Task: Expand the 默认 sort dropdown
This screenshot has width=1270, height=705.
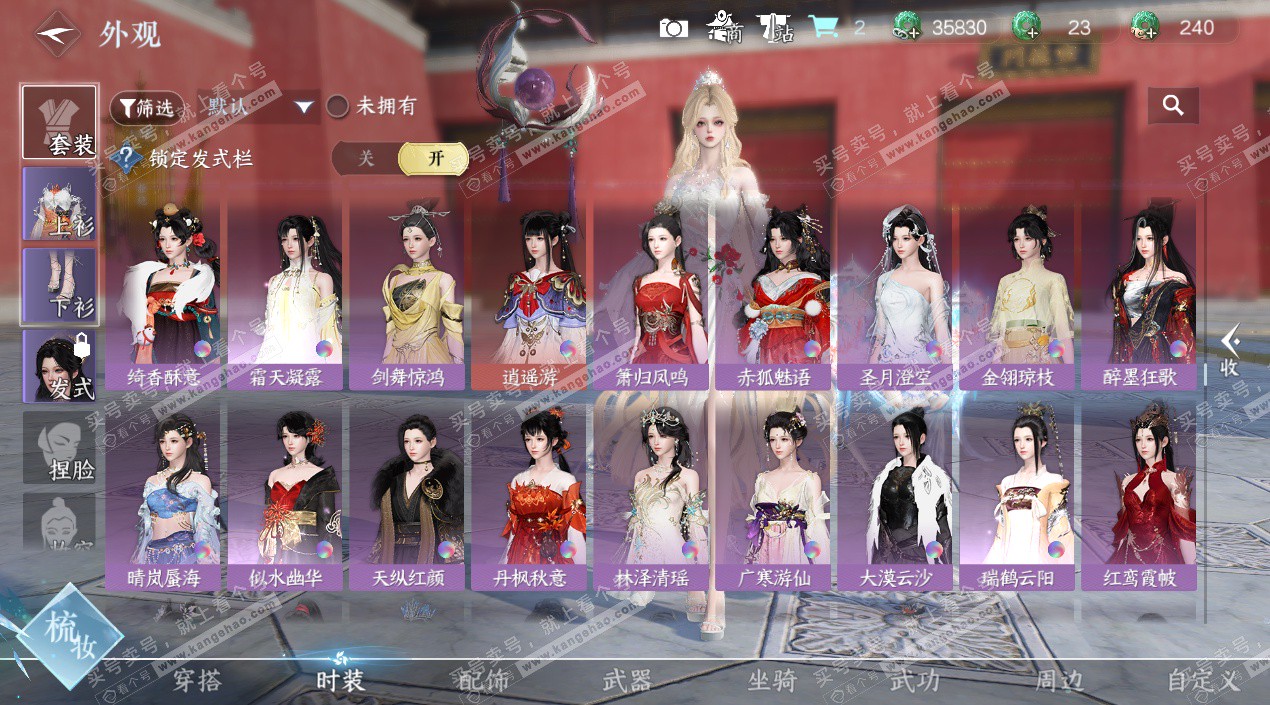Action: pos(304,107)
